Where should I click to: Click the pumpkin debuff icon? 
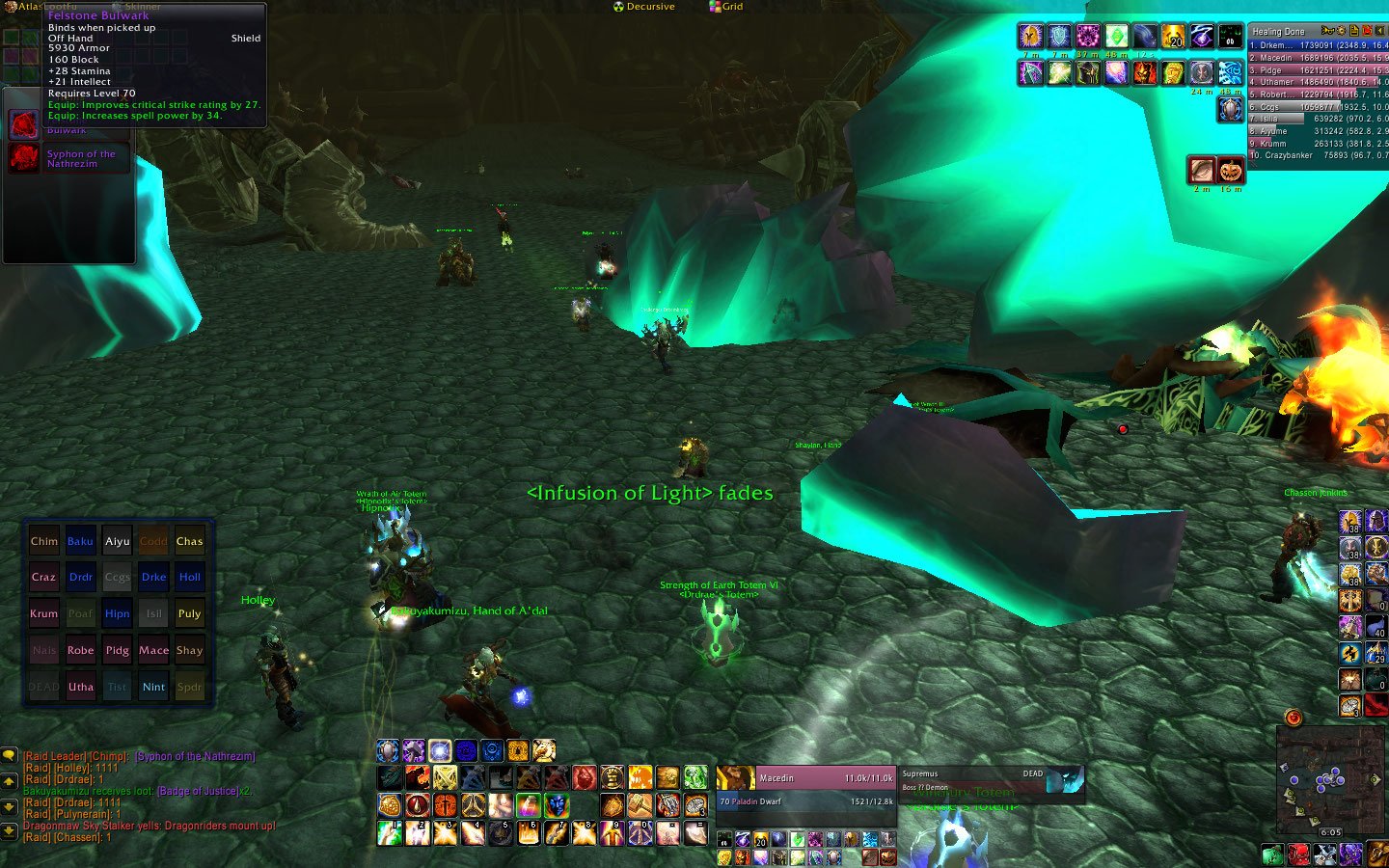pyautogui.click(x=1231, y=171)
